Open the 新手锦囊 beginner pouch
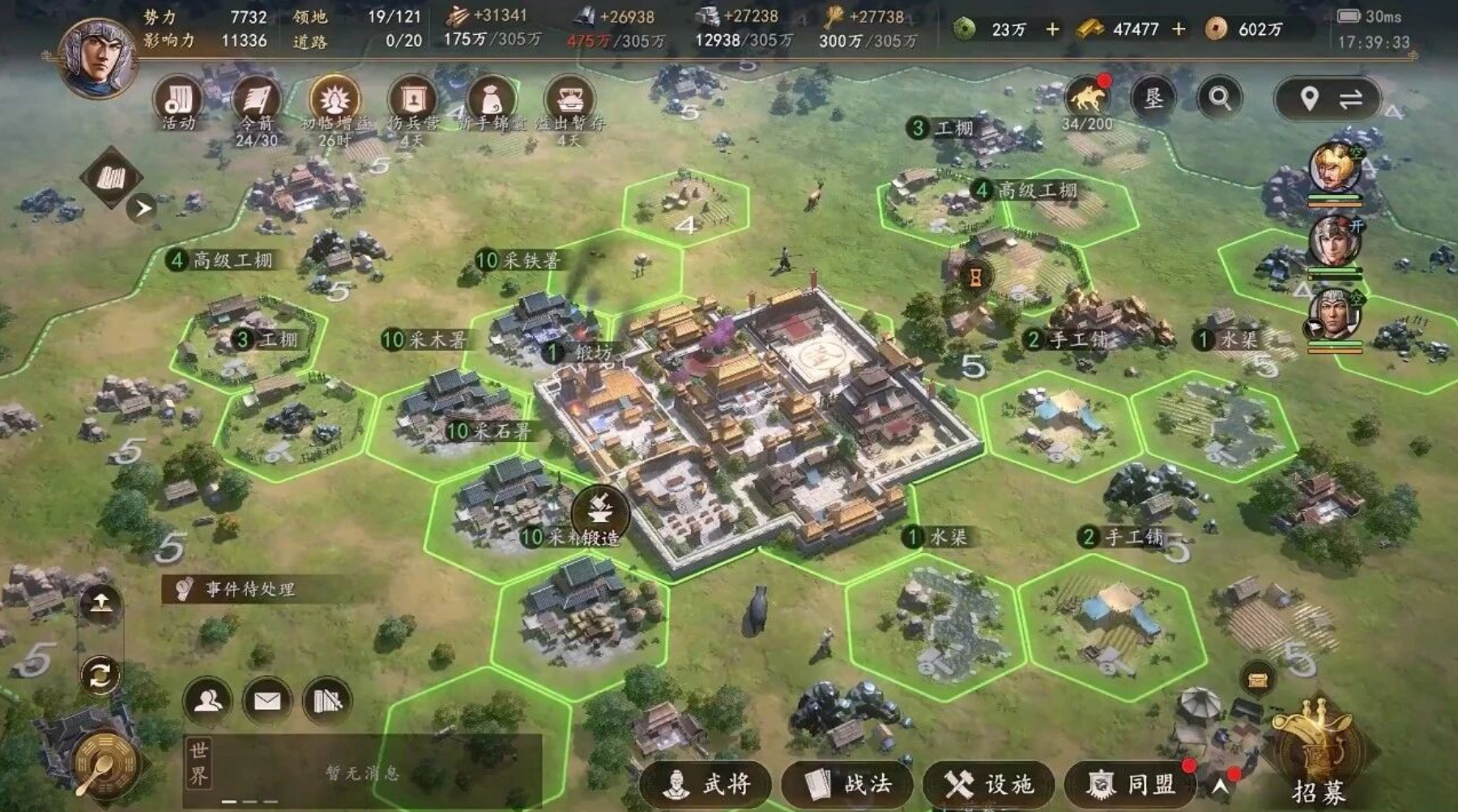This screenshot has width=1458, height=812. point(491,101)
